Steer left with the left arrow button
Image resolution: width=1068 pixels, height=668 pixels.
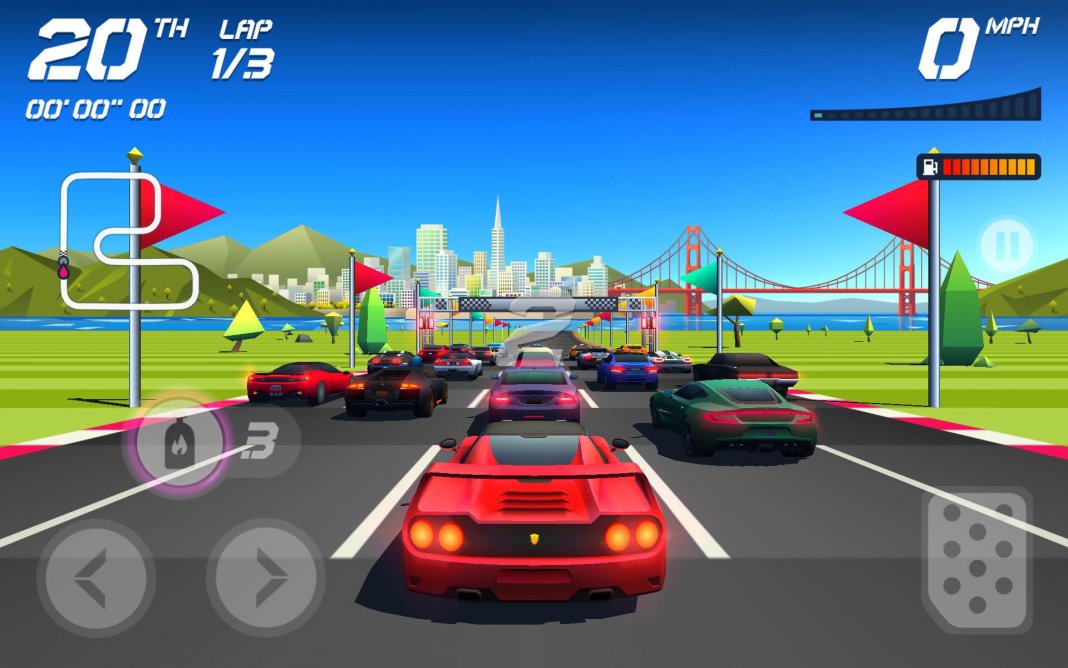pyautogui.click(x=95, y=578)
